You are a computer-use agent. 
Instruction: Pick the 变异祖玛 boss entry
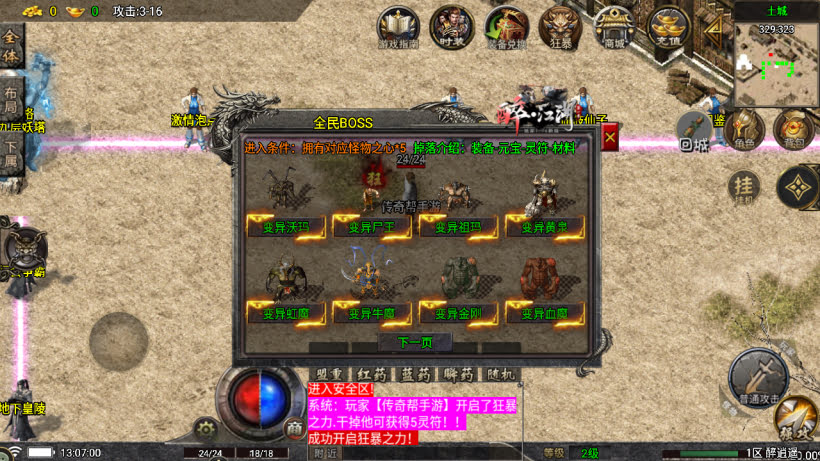pos(458,226)
